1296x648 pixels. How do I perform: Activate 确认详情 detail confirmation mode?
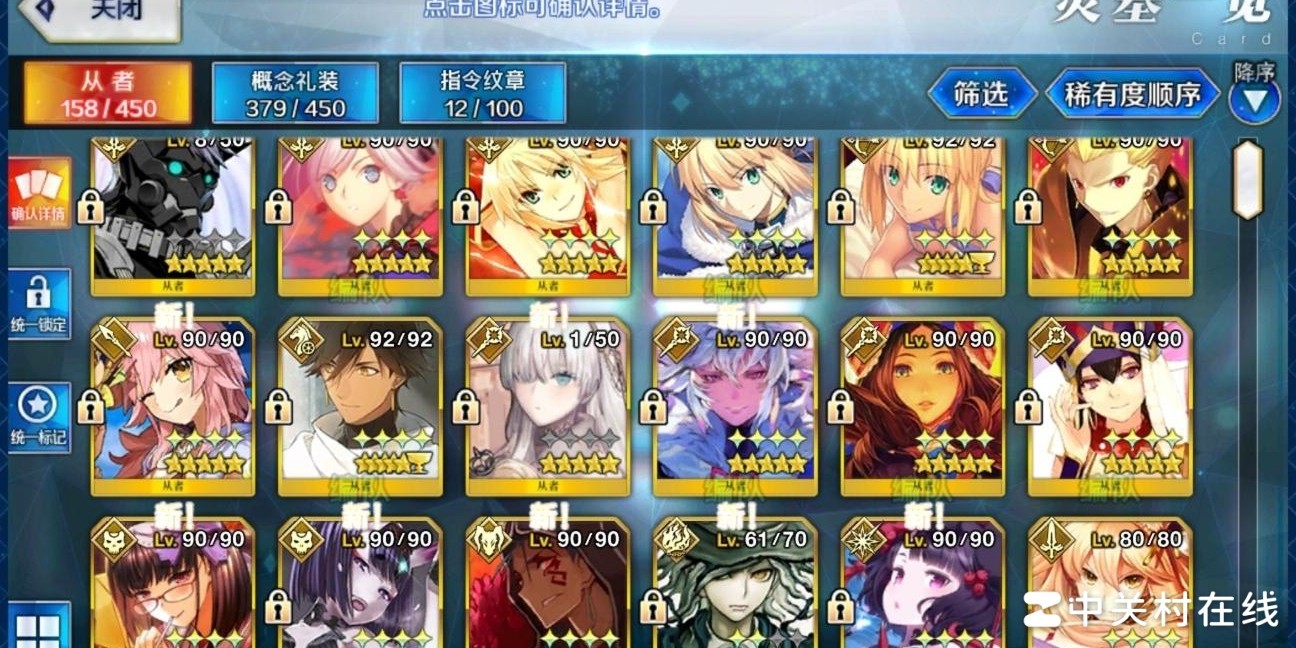coord(38,194)
